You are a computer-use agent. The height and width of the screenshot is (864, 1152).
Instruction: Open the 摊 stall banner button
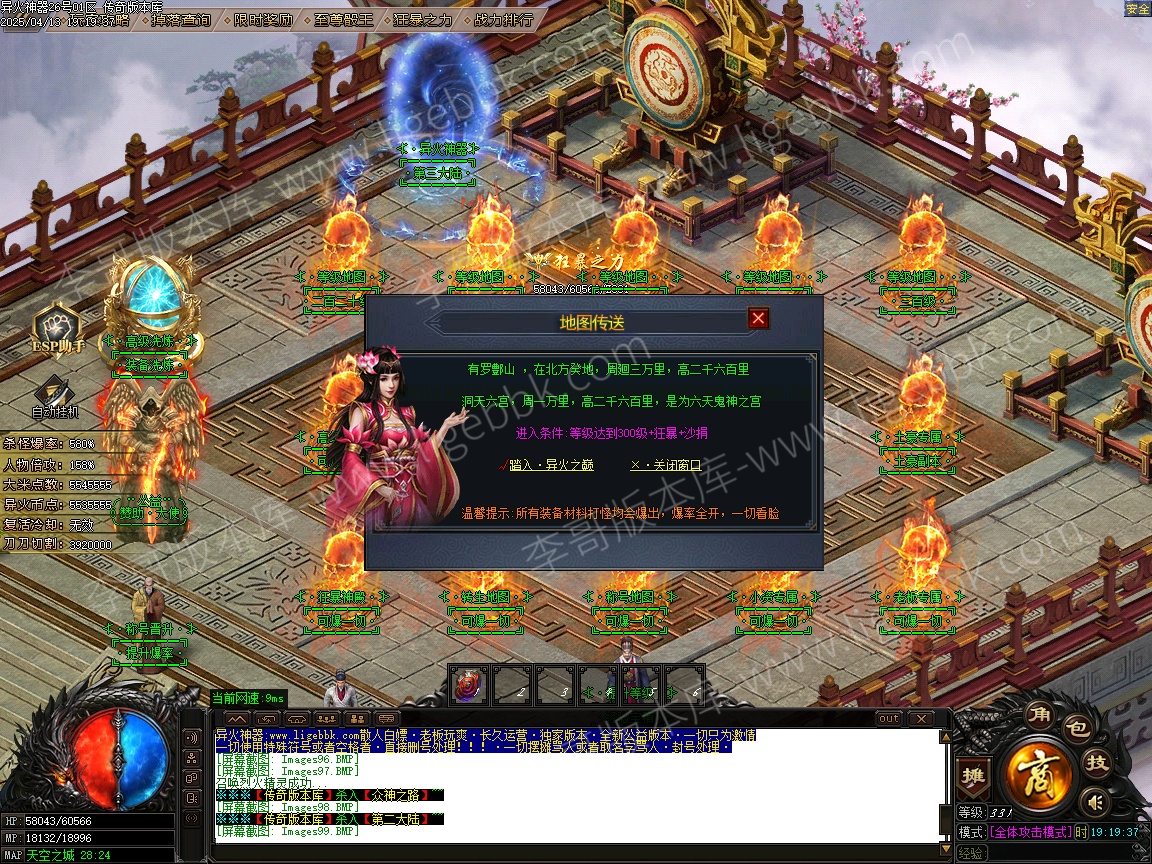tap(971, 774)
